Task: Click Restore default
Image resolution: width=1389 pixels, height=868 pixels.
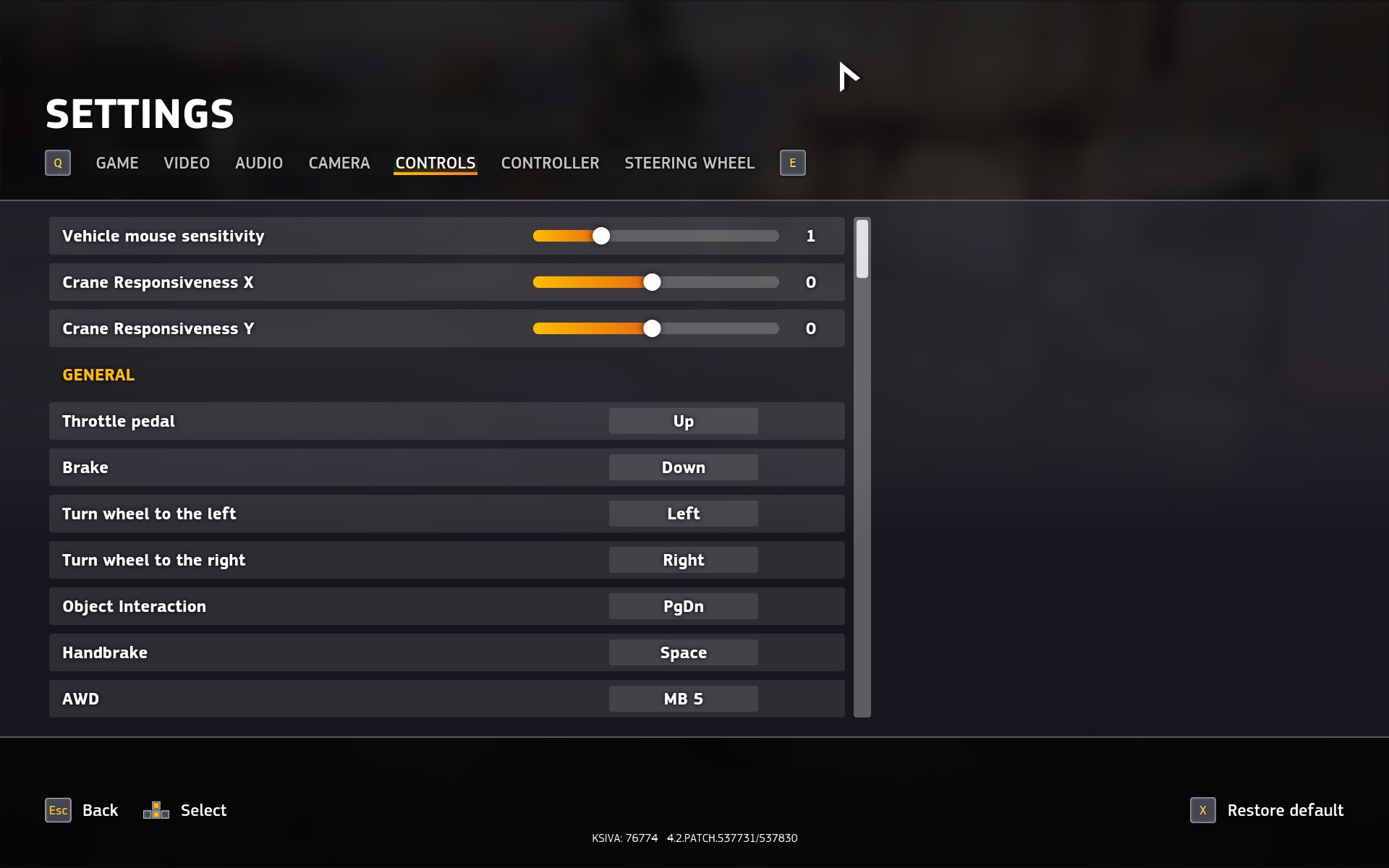Action: coord(1286,810)
